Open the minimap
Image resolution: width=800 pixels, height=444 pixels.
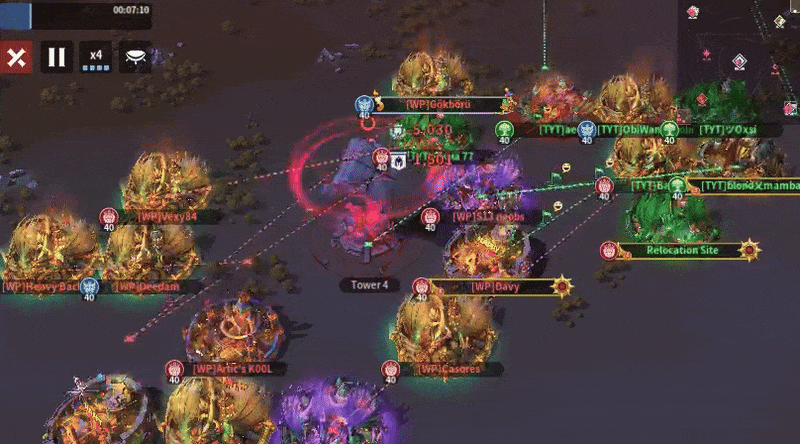pyautogui.click(x=740, y=45)
